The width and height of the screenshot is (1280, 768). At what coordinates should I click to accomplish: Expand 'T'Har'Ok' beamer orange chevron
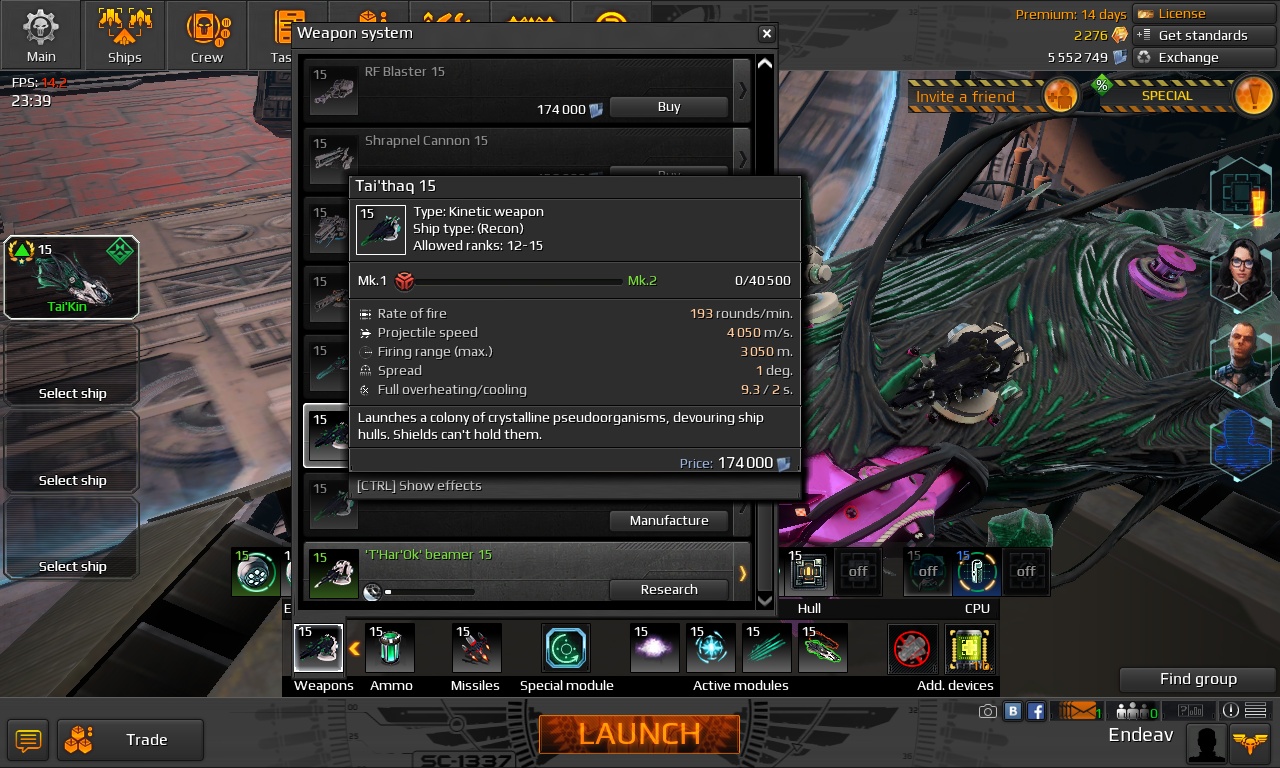click(741, 573)
